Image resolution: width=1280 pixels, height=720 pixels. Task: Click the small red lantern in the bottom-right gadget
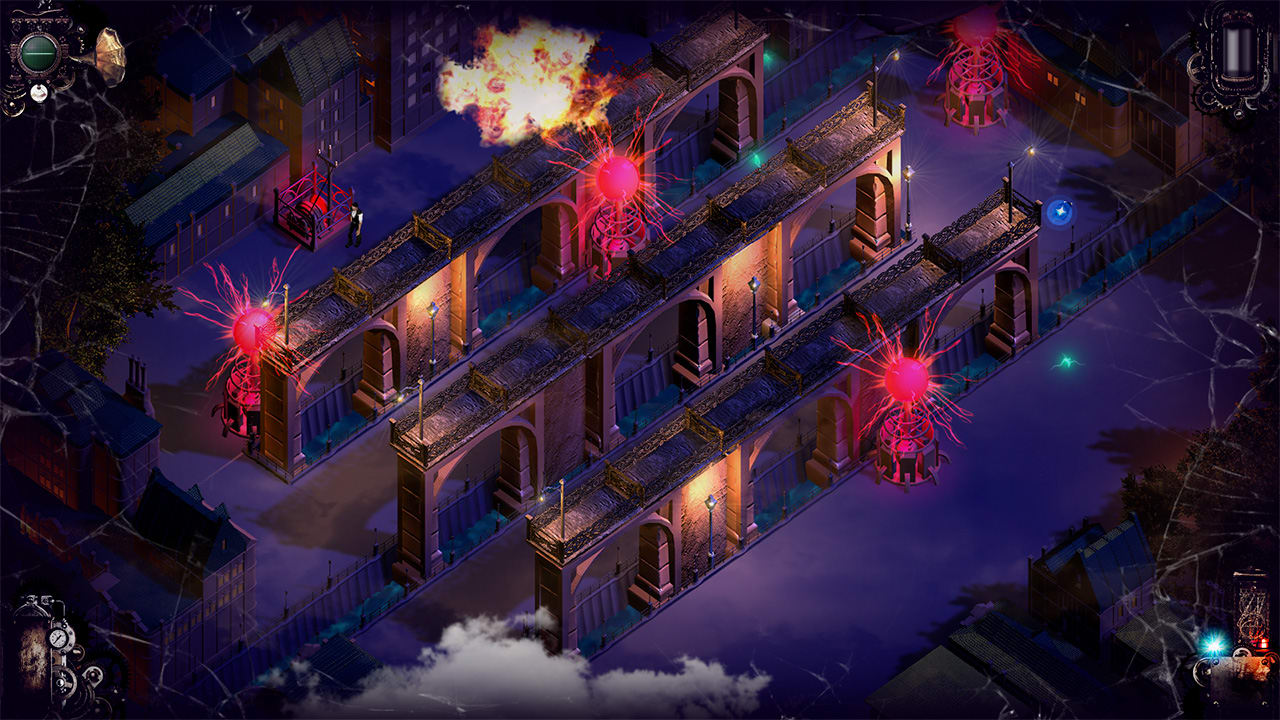pyautogui.click(x=1262, y=642)
